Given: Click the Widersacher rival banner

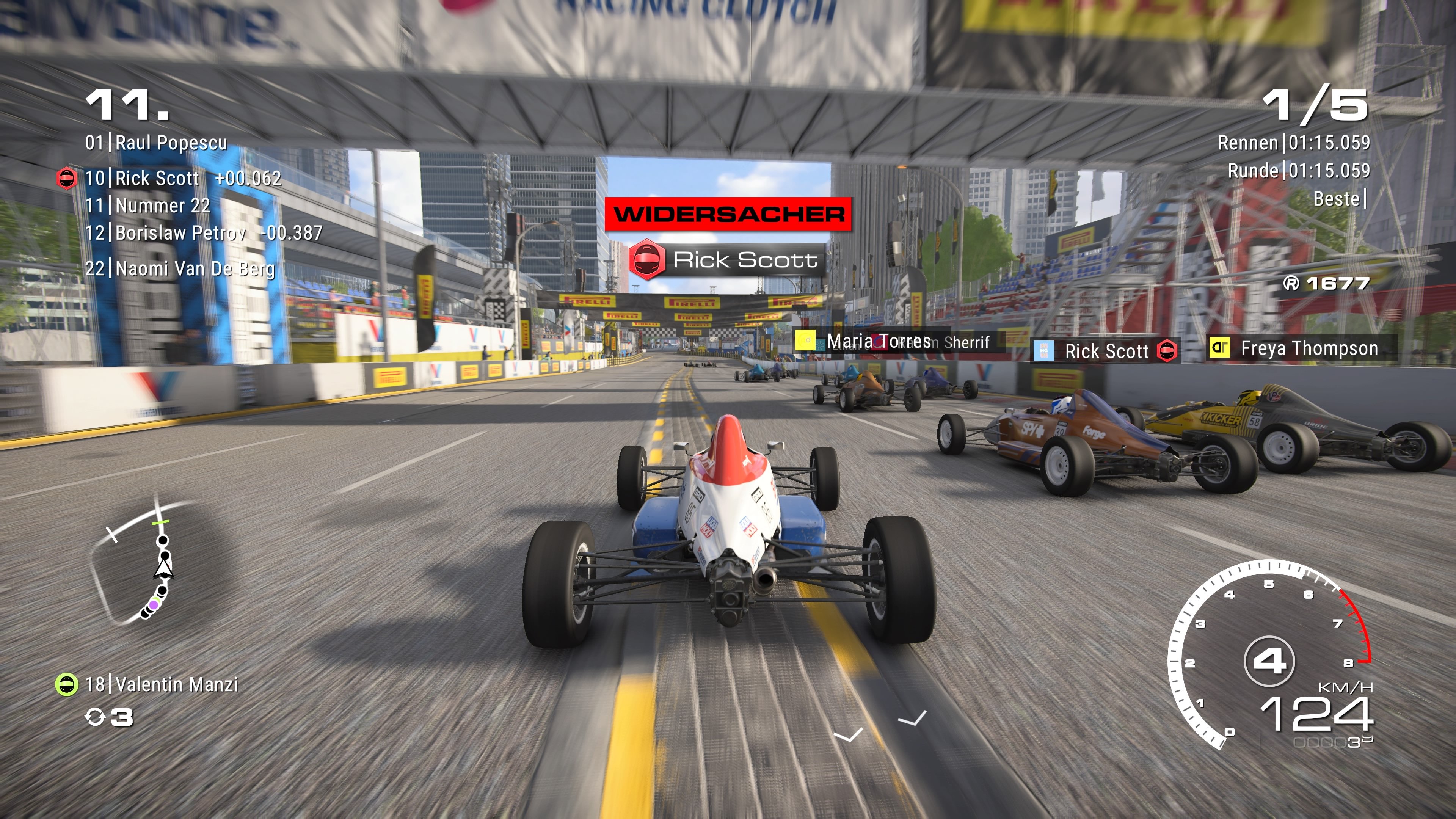Looking at the screenshot, I should [728, 213].
